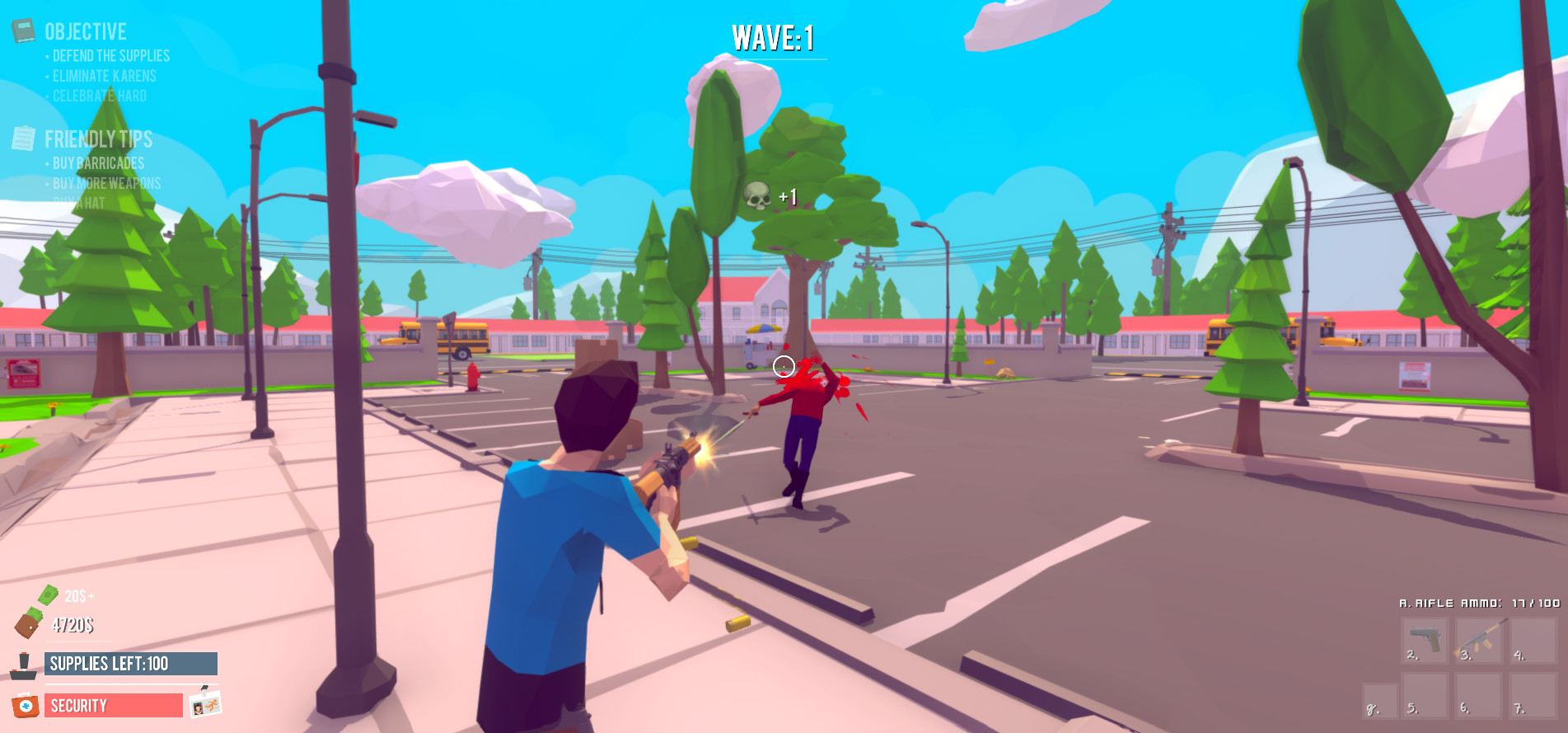Collapse the Friendly Tips panel
The width and height of the screenshot is (1568, 733).
tap(101, 139)
